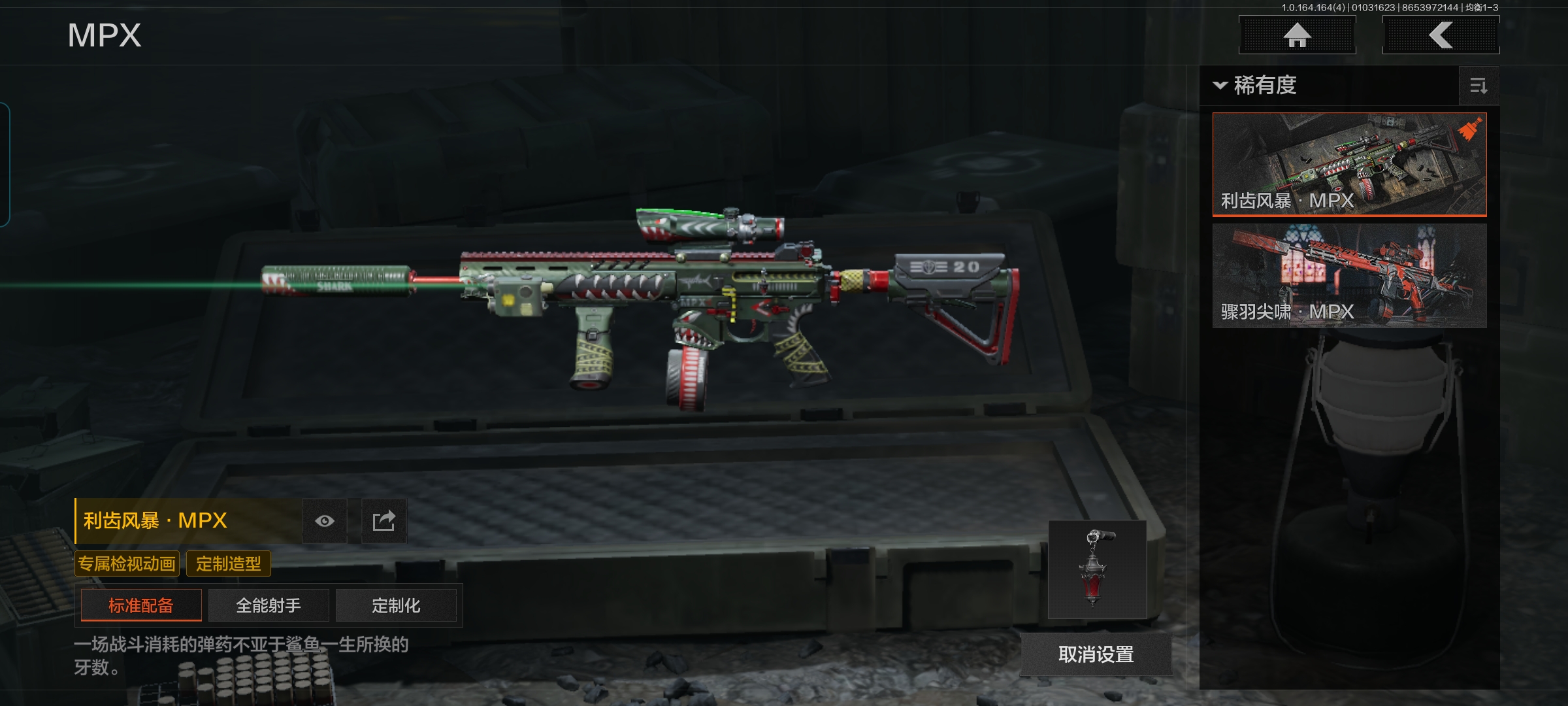The height and width of the screenshot is (706, 1568).
Task: Open the 稀有度 sort dropdown
Action: coord(1256,86)
